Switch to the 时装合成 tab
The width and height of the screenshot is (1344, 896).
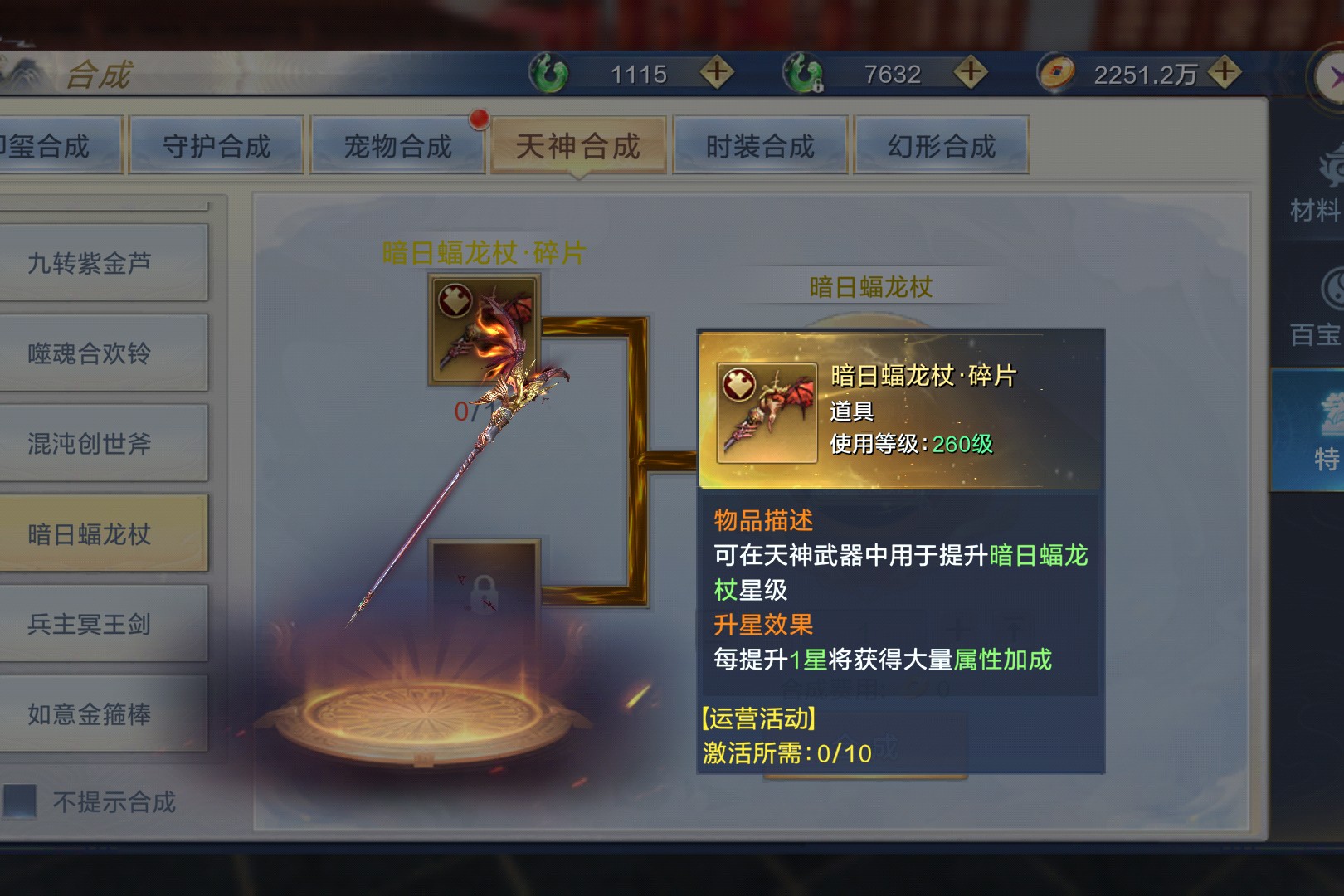click(x=760, y=146)
